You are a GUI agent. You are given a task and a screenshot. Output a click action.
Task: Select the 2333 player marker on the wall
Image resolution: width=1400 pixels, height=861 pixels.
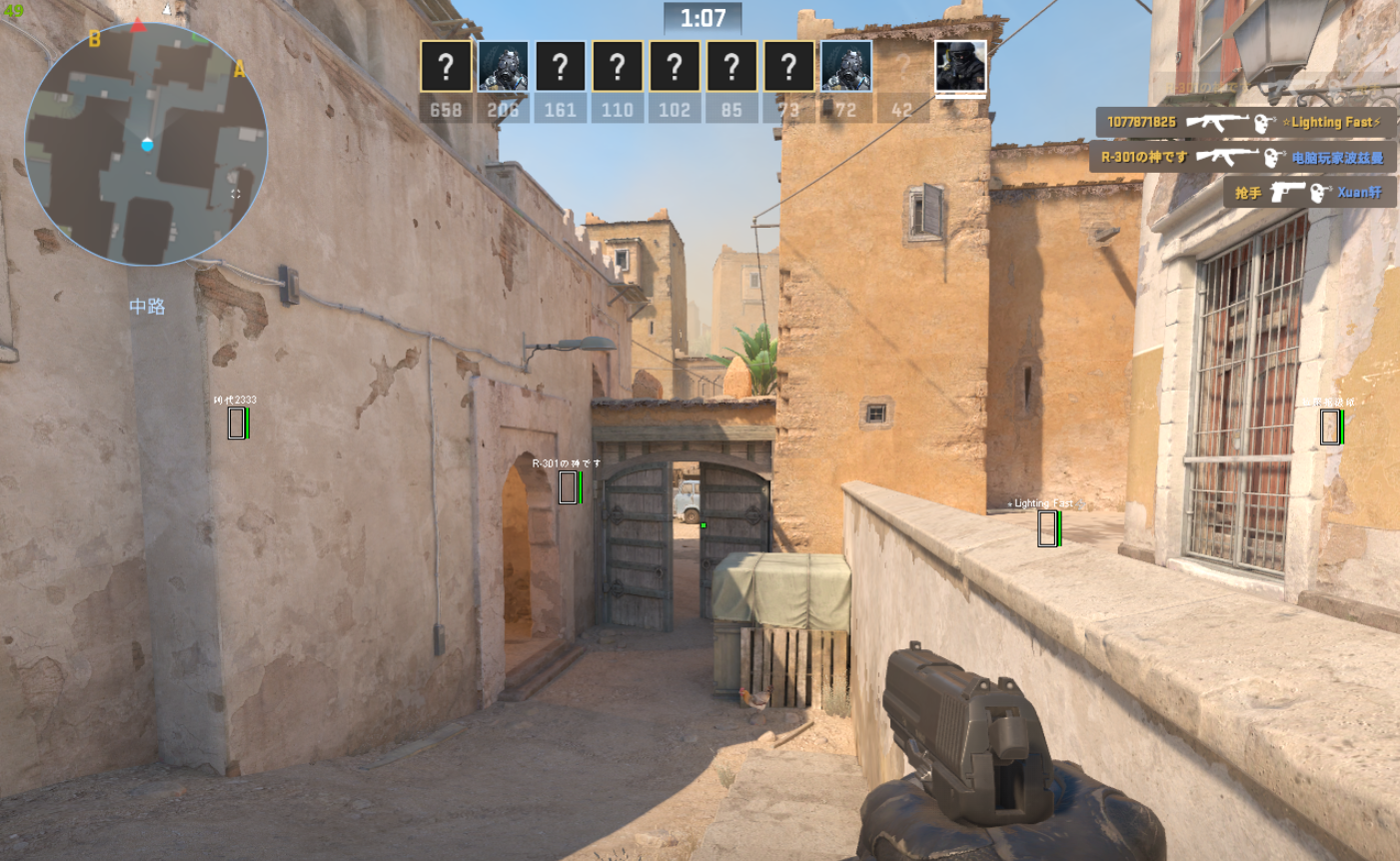(x=237, y=424)
